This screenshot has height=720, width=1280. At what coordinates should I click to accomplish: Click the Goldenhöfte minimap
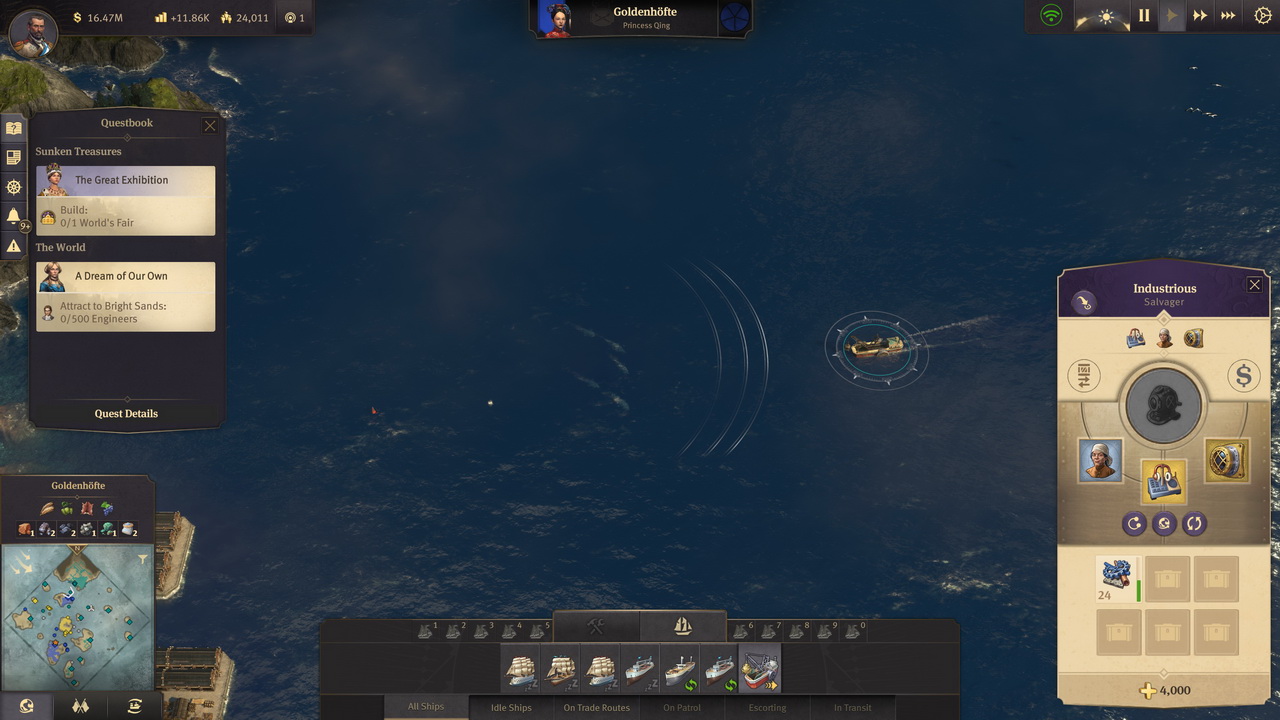tap(77, 617)
